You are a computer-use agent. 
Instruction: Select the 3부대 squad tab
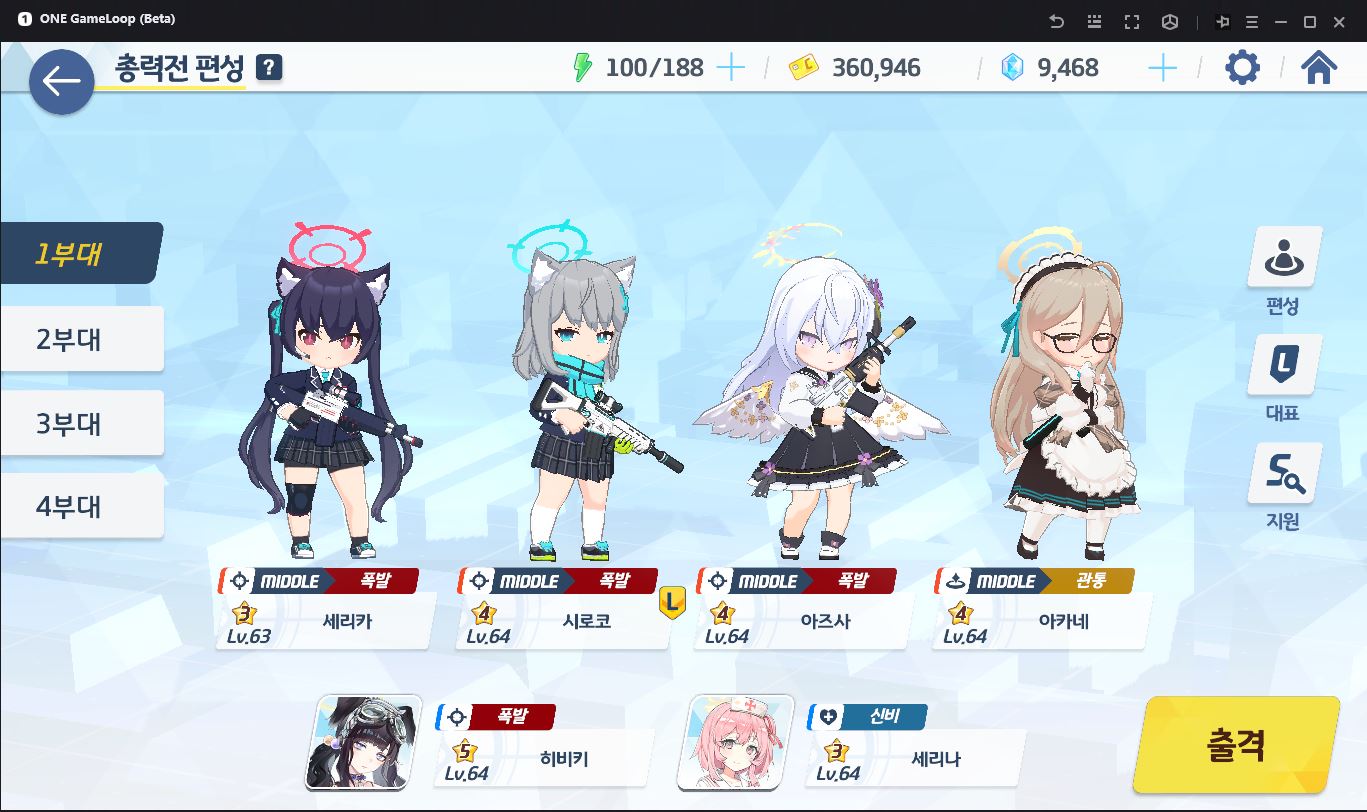click(x=80, y=423)
